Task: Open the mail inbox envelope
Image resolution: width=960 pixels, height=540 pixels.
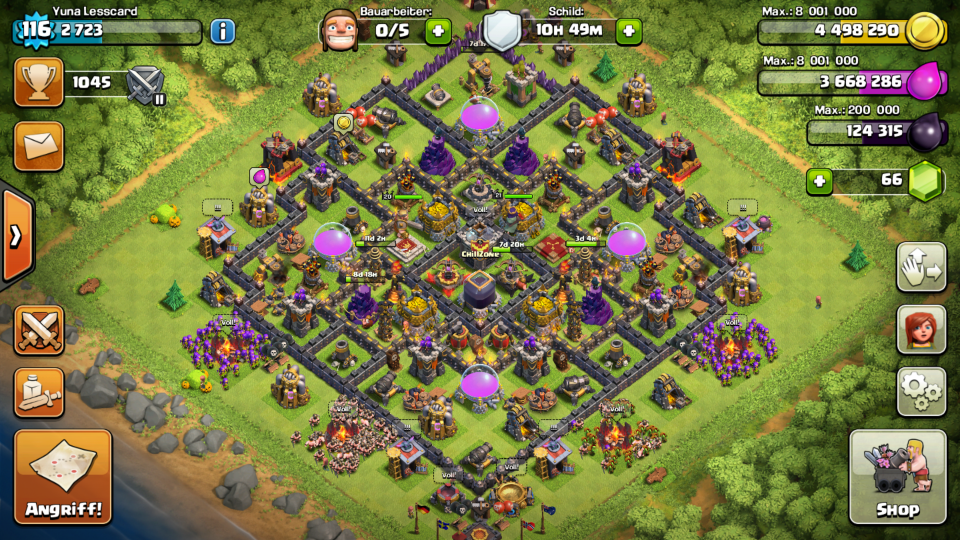Action: [39, 146]
